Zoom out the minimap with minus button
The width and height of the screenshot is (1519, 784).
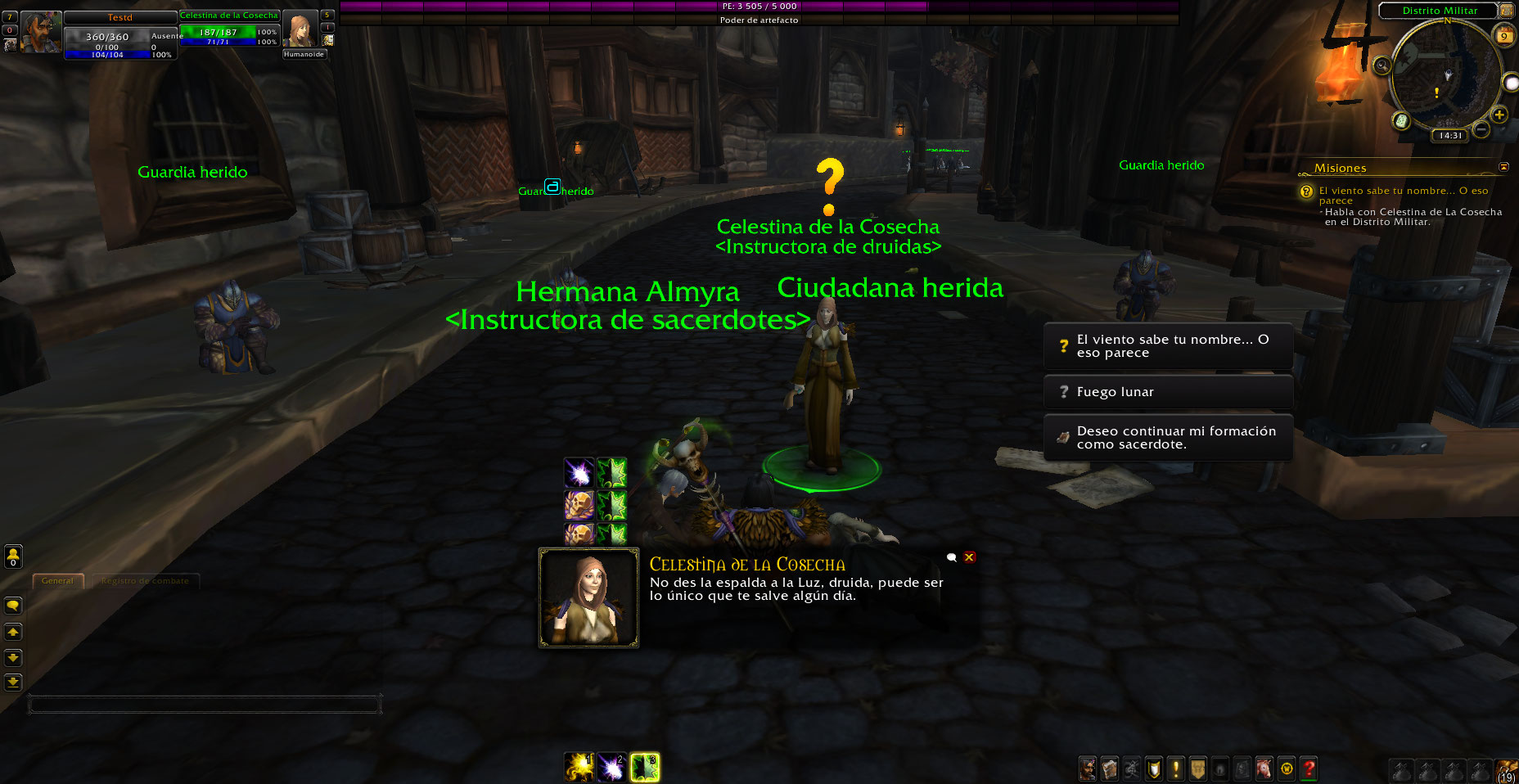(1481, 129)
